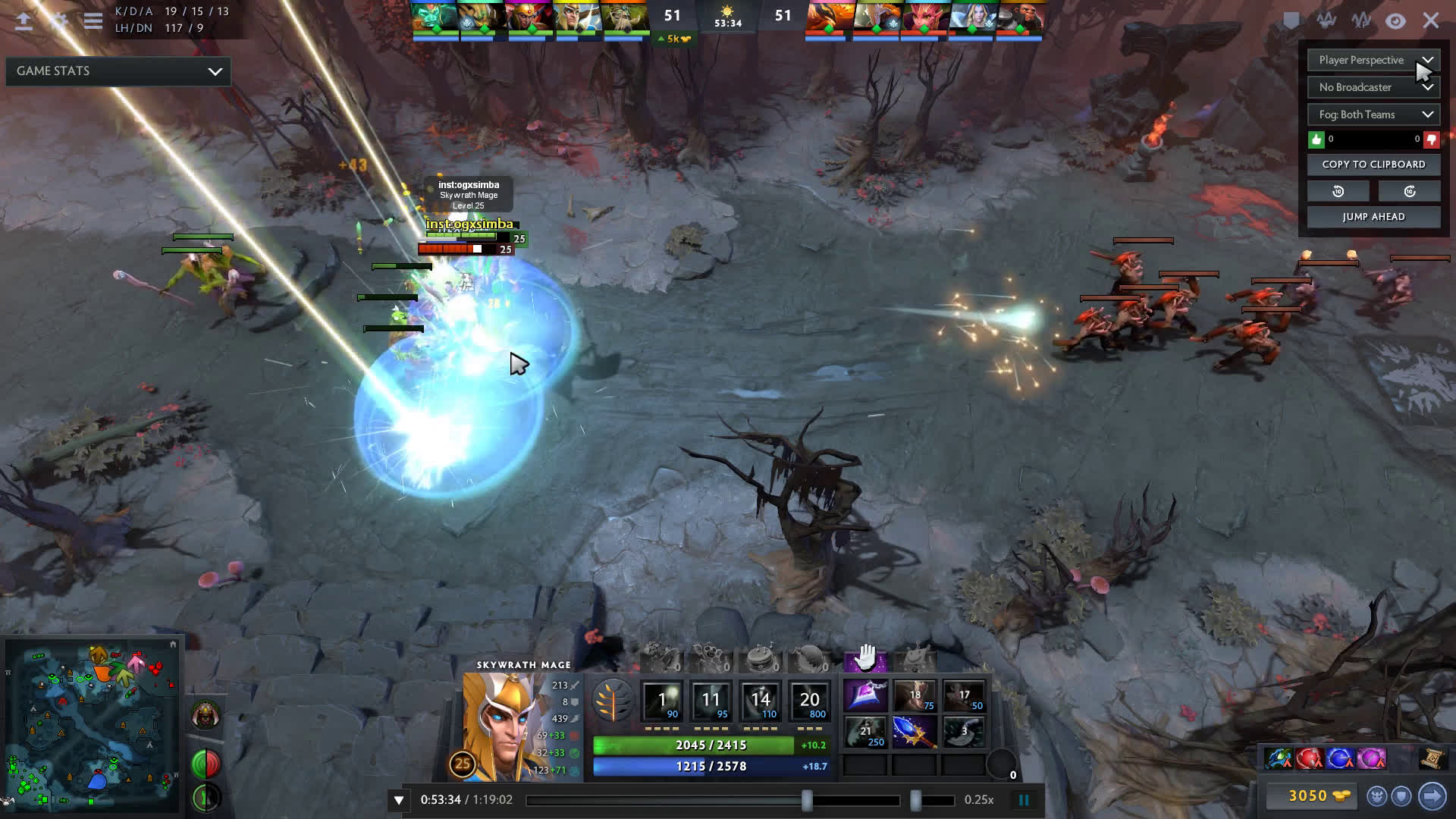
Task: Close the replay with the X button
Action: [x=1430, y=20]
